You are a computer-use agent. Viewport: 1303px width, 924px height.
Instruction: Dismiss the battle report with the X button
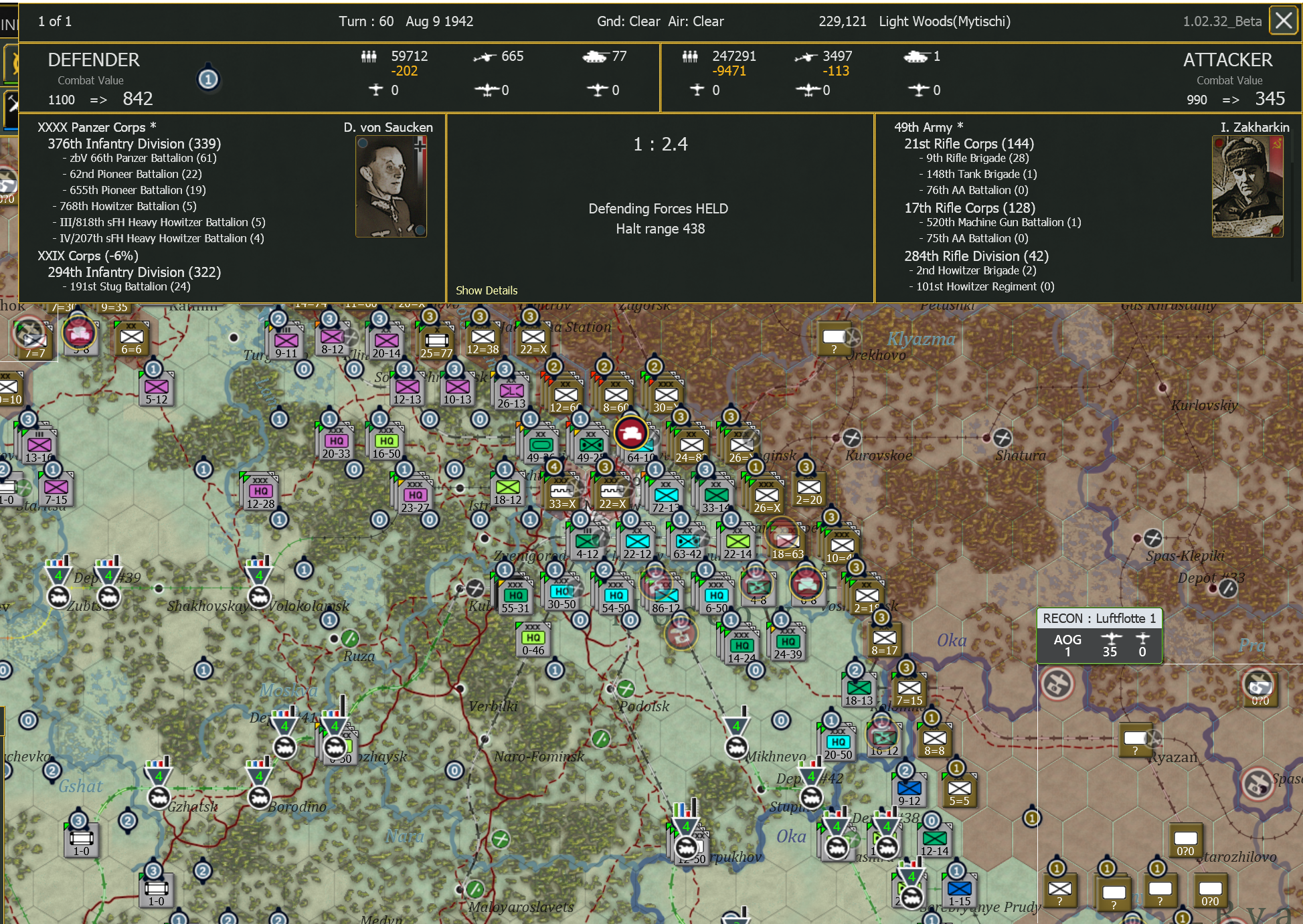point(1284,21)
